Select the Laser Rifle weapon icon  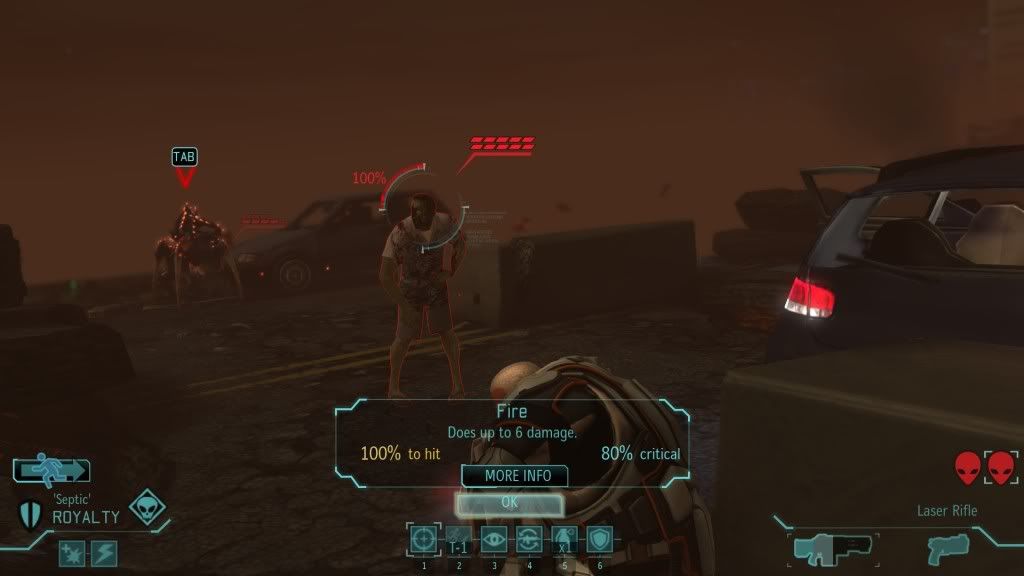click(x=832, y=548)
